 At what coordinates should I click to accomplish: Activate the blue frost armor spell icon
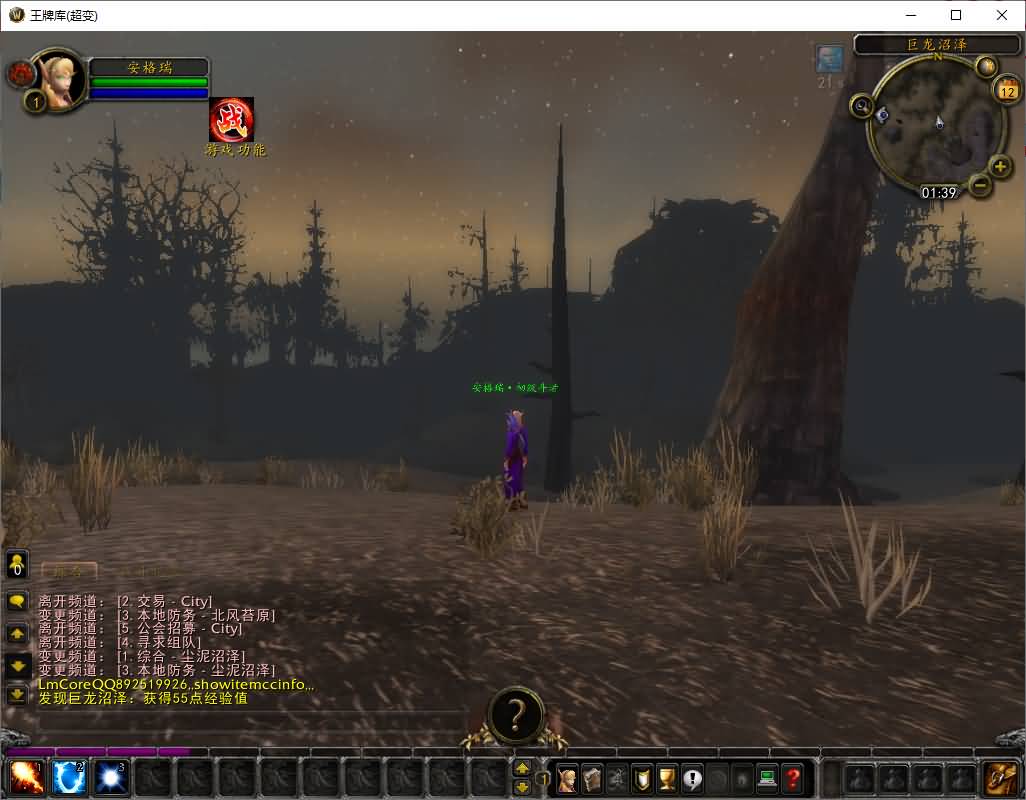[x=68, y=778]
